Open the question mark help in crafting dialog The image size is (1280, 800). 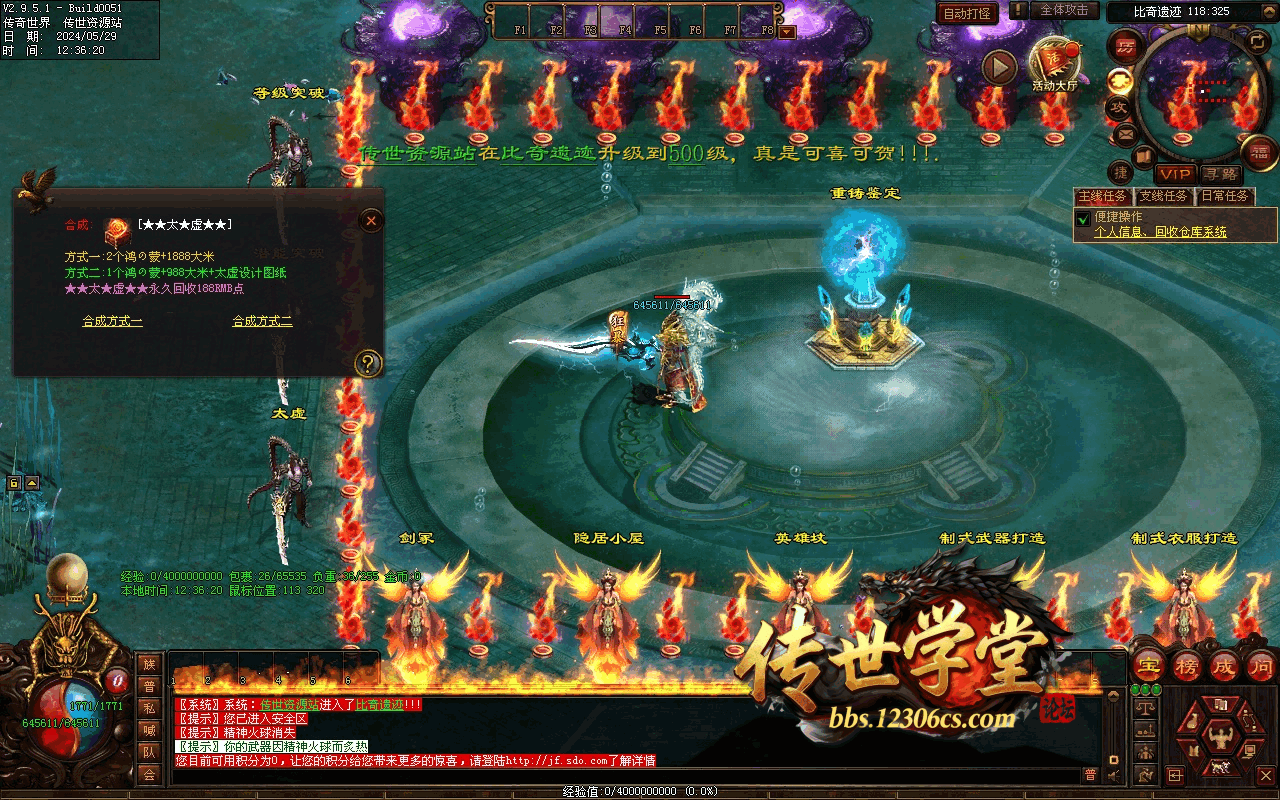[369, 362]
